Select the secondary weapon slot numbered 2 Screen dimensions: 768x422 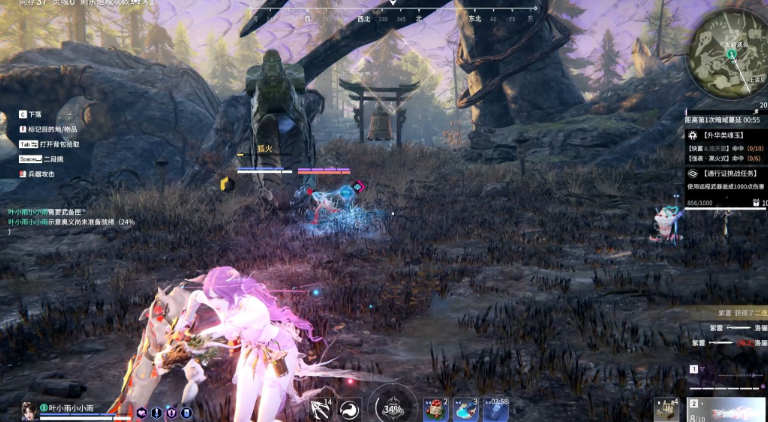click(728, 409)
